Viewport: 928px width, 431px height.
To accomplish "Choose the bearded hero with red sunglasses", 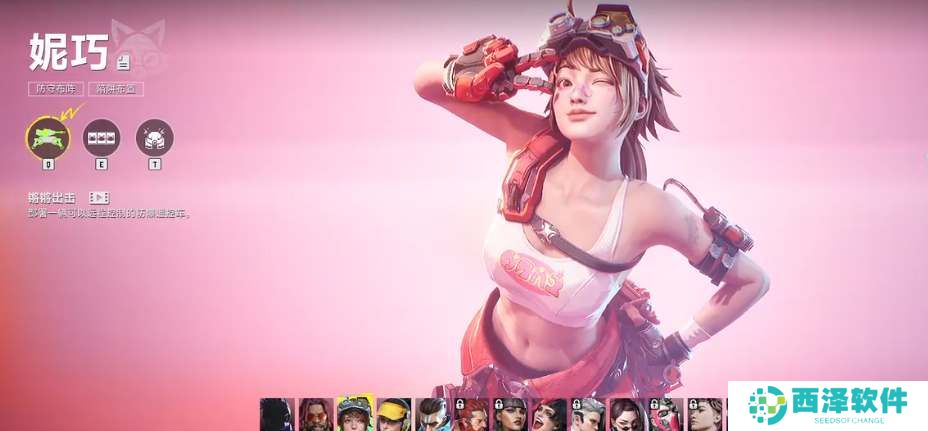I will [x=316, y=414].
